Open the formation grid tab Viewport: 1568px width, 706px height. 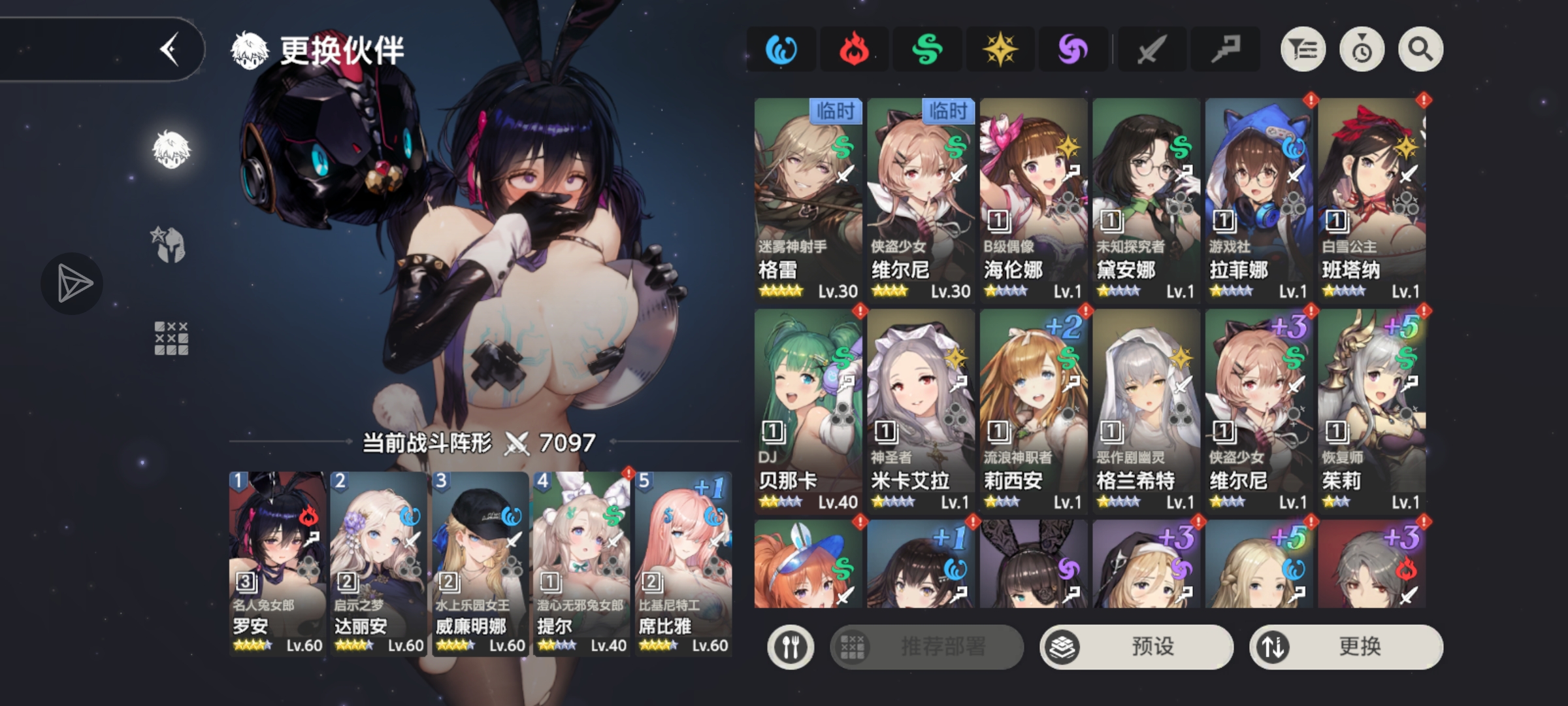pyautogui.click(x=171, y=338)
